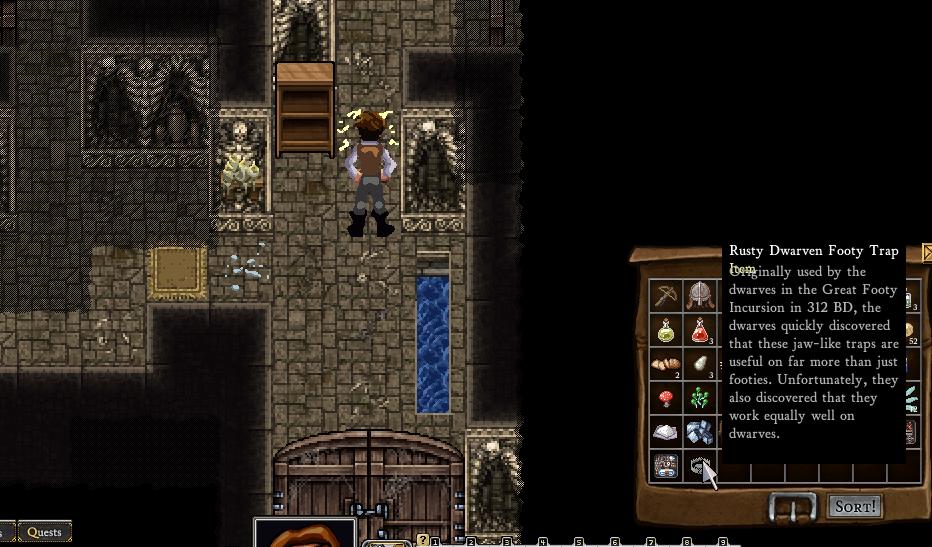The image size is (932, 547).
Task: Click the Rusty Dwarven Footy Trap slot
Action: pyautogui.click(x=700, y=466)
